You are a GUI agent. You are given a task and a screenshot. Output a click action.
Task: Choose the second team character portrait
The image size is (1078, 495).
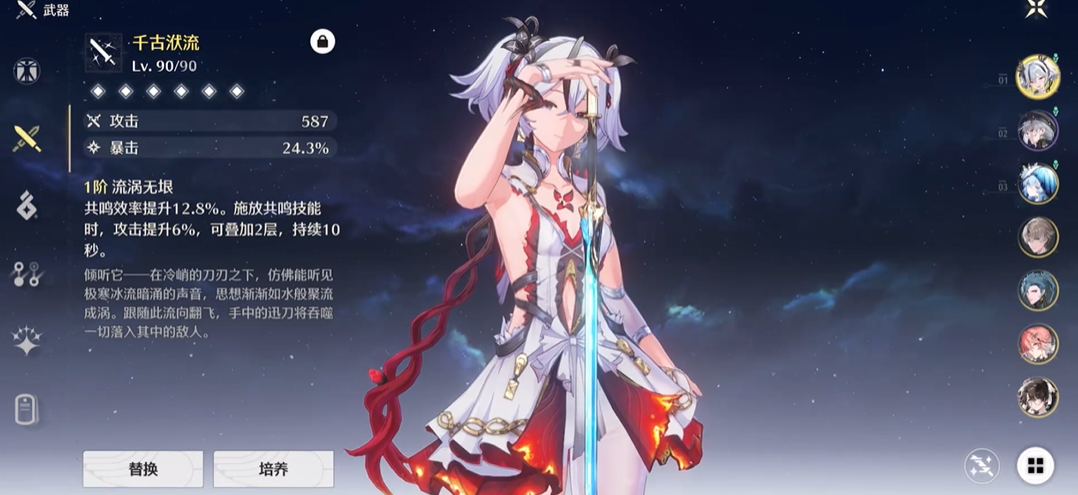(x=1037, y=131)
